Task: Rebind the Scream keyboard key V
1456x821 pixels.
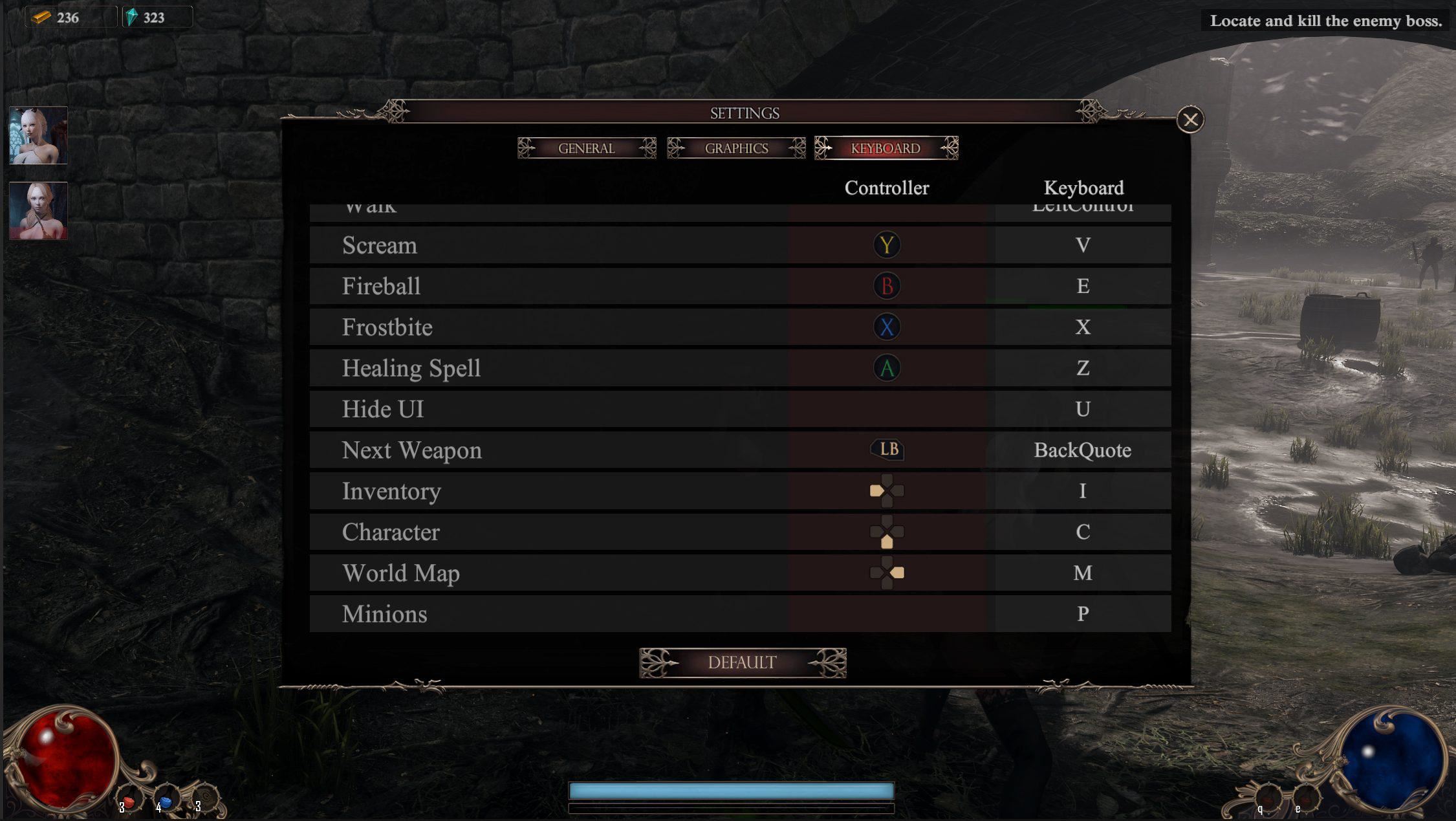Action: click(1082, 245)
